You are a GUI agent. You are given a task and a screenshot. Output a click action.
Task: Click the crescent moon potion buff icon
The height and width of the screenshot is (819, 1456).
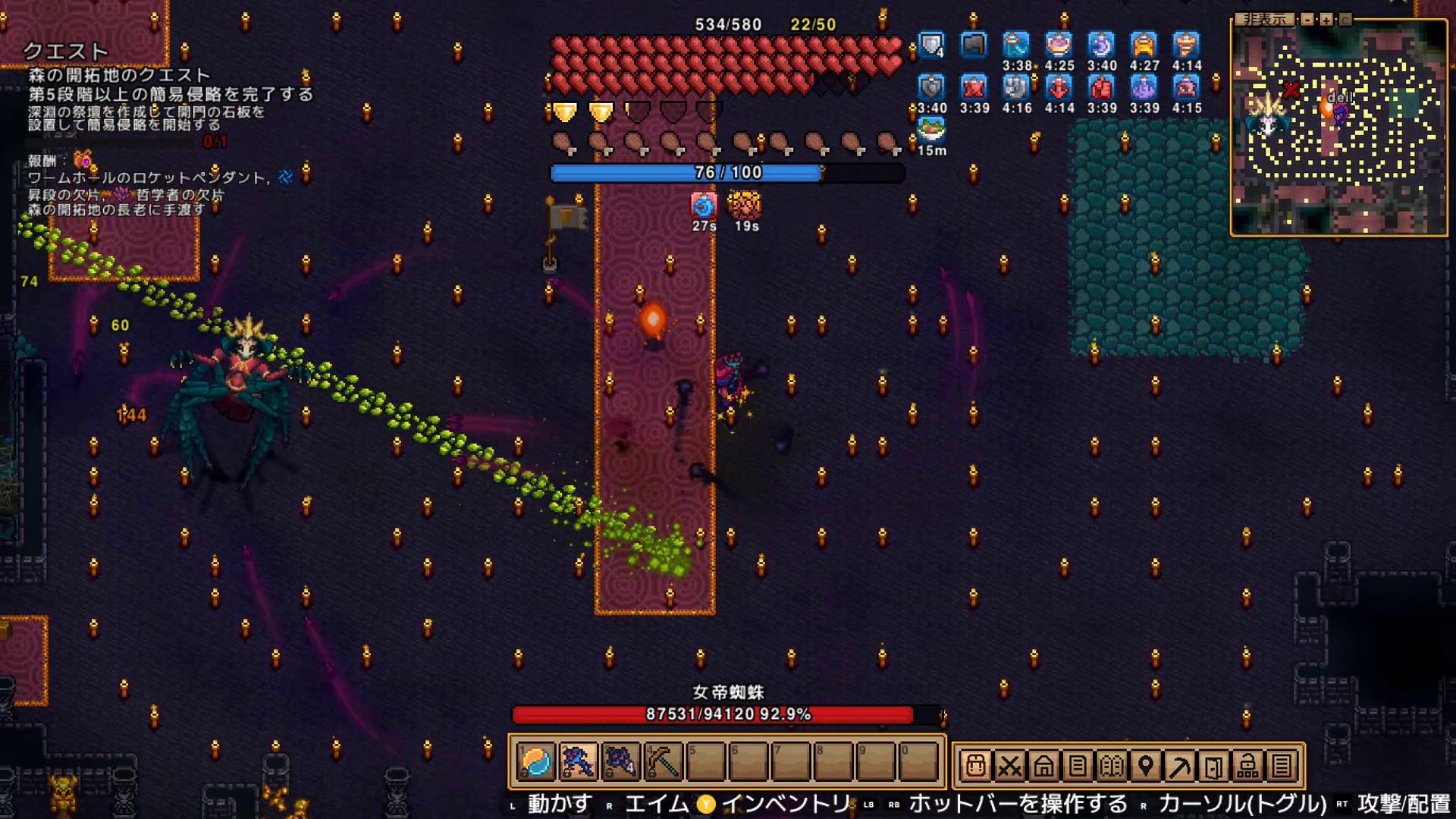[1101, 45]
